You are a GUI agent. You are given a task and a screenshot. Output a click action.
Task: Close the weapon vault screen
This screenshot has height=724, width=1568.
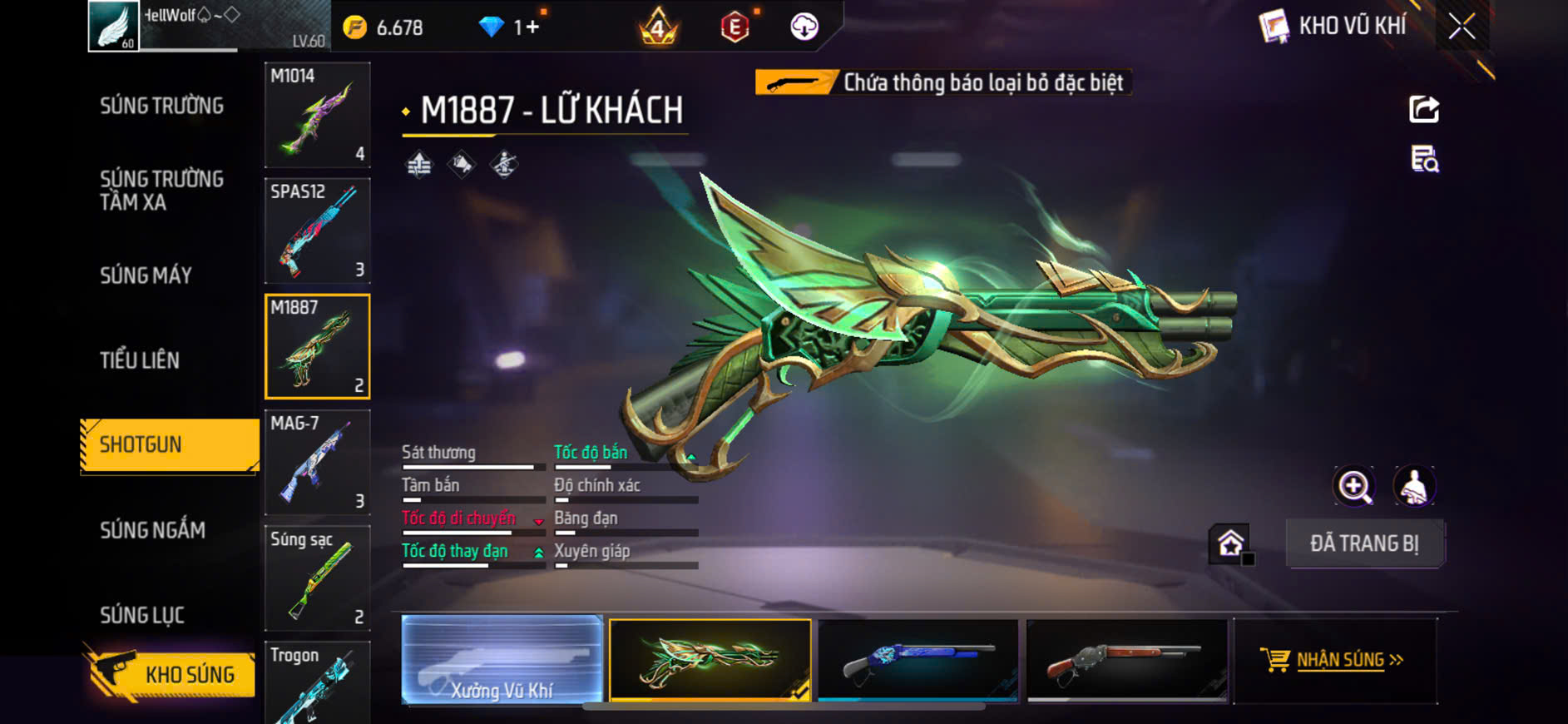(x=1462, y=27)
